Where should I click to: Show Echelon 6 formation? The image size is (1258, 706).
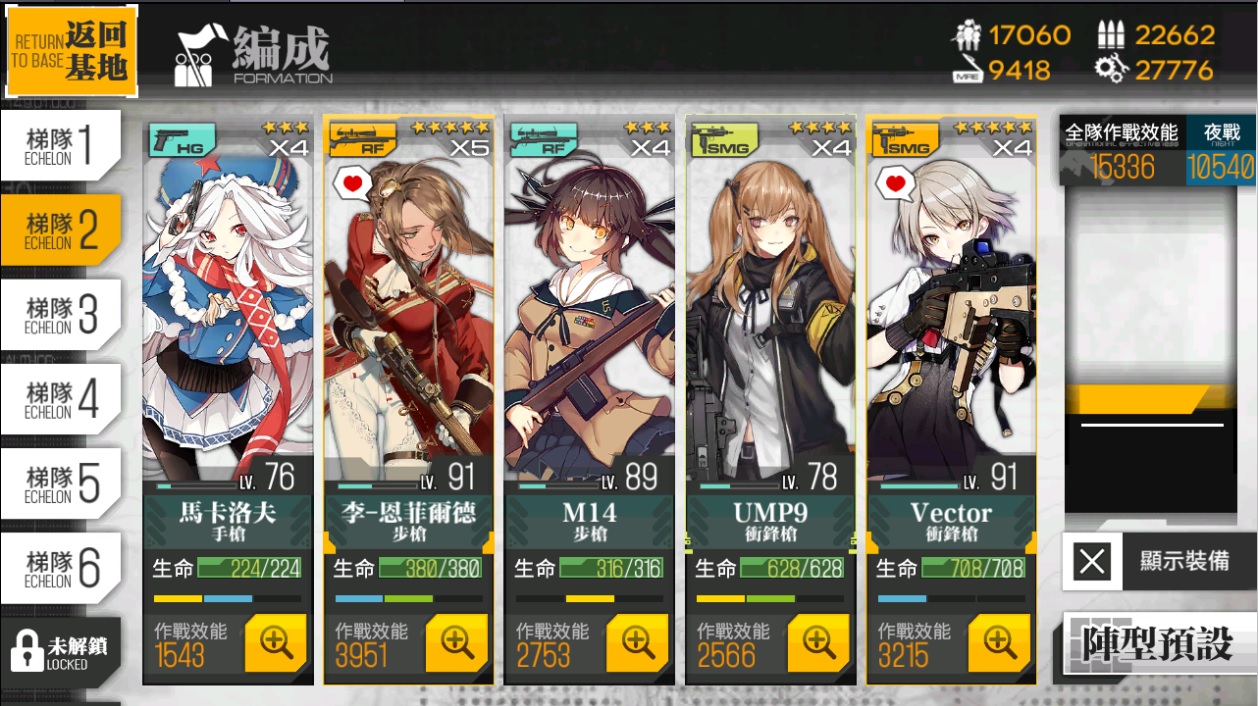point(60,567)
